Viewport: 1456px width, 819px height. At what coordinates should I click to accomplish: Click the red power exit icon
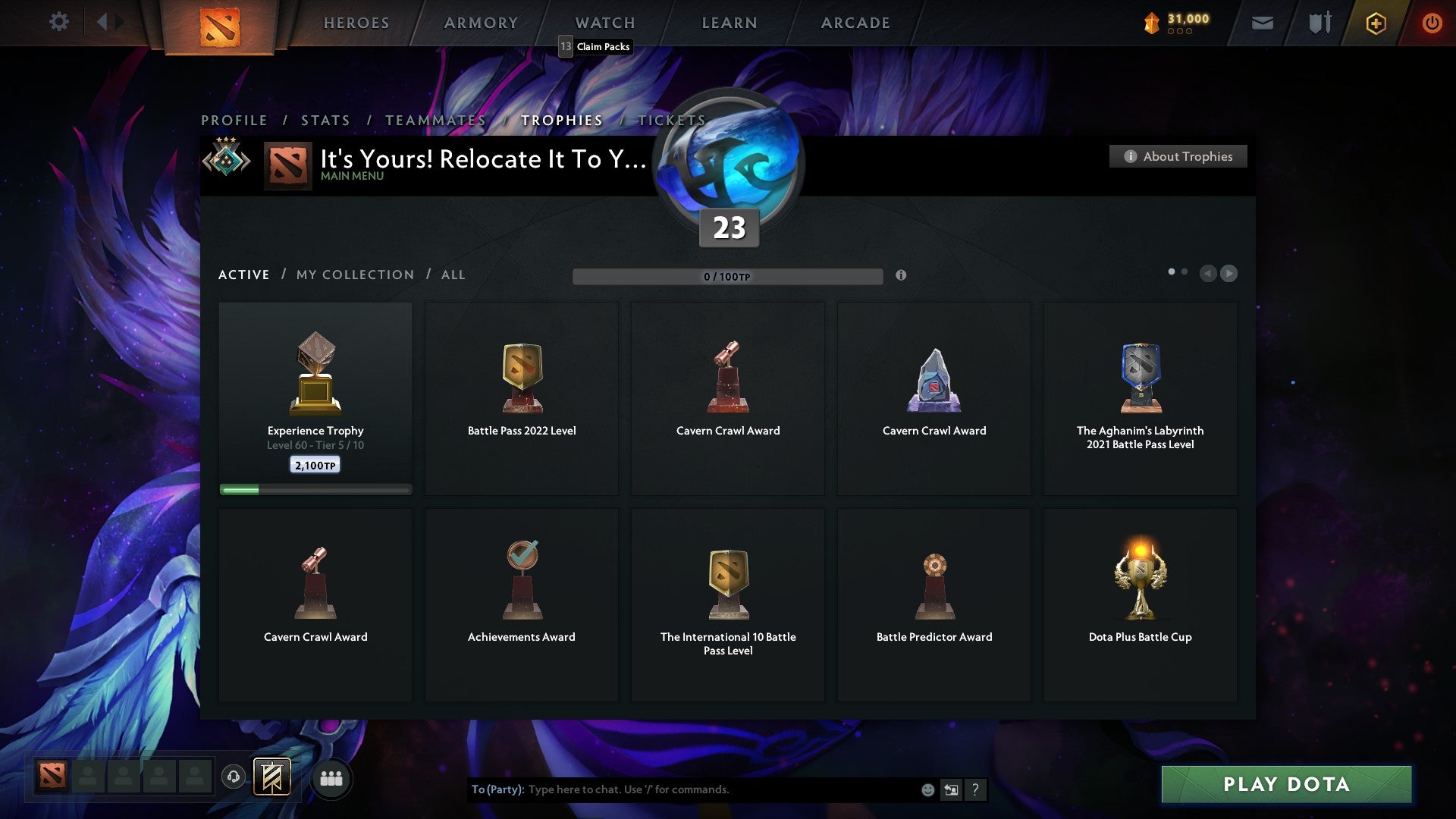point(1432,23)
